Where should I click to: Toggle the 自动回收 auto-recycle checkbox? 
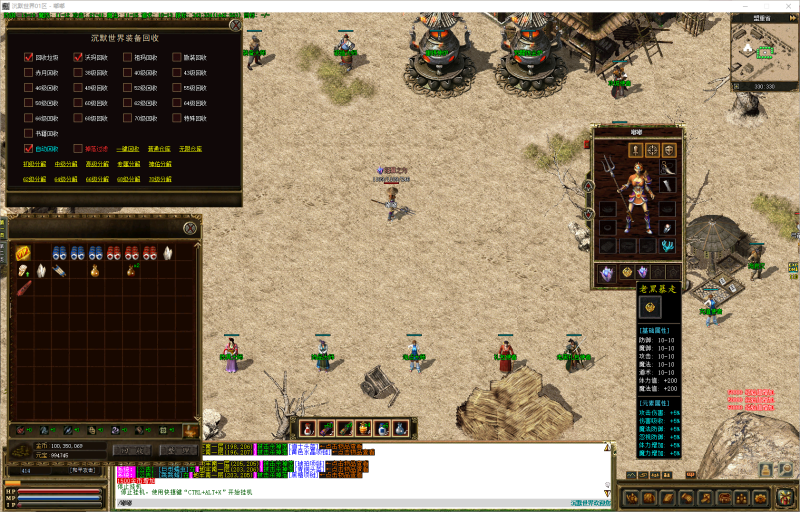click(29, 148)
